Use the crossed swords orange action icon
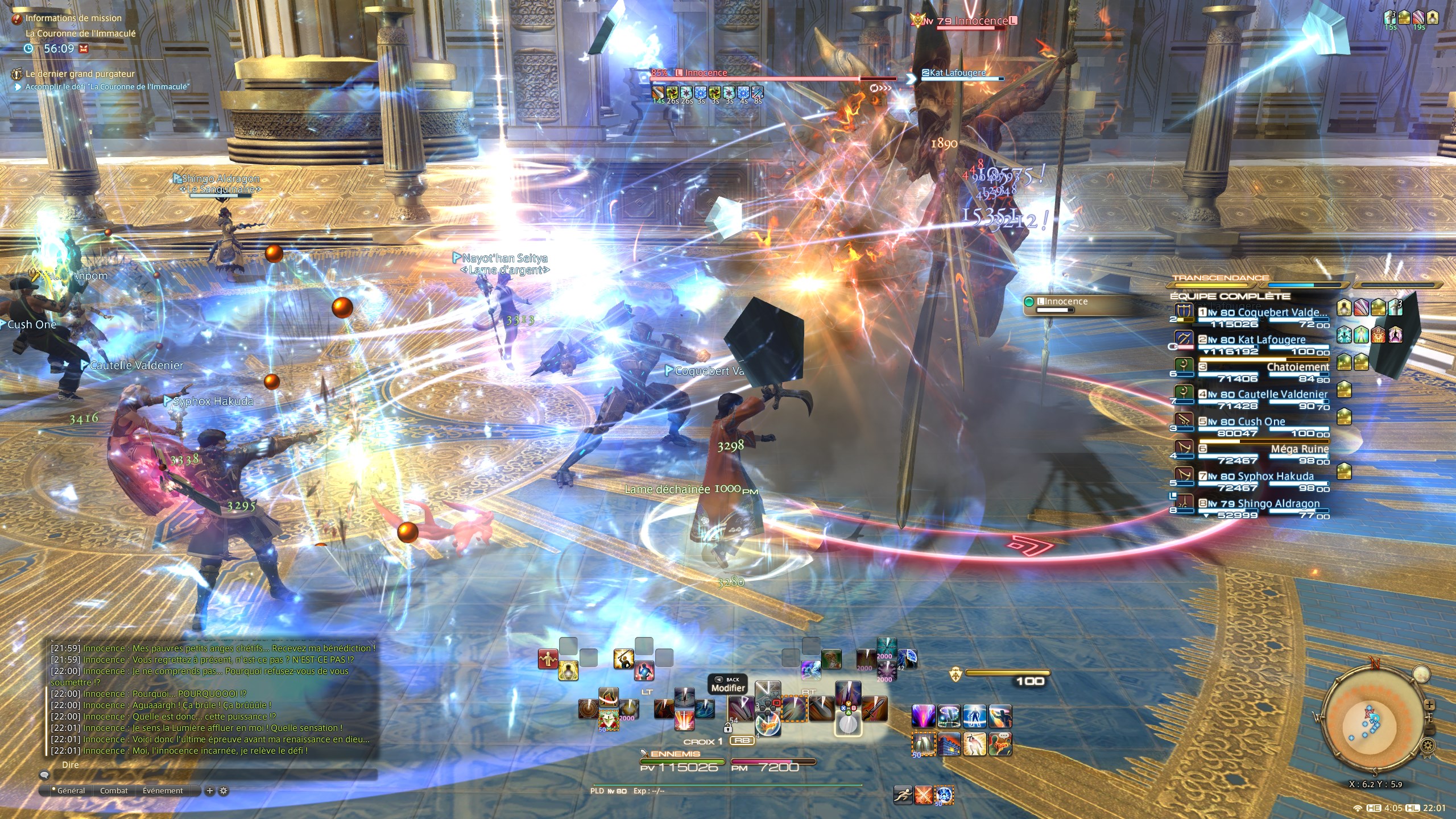The image size is (1456, 819). pyautogui.click(x=923, y=795)
